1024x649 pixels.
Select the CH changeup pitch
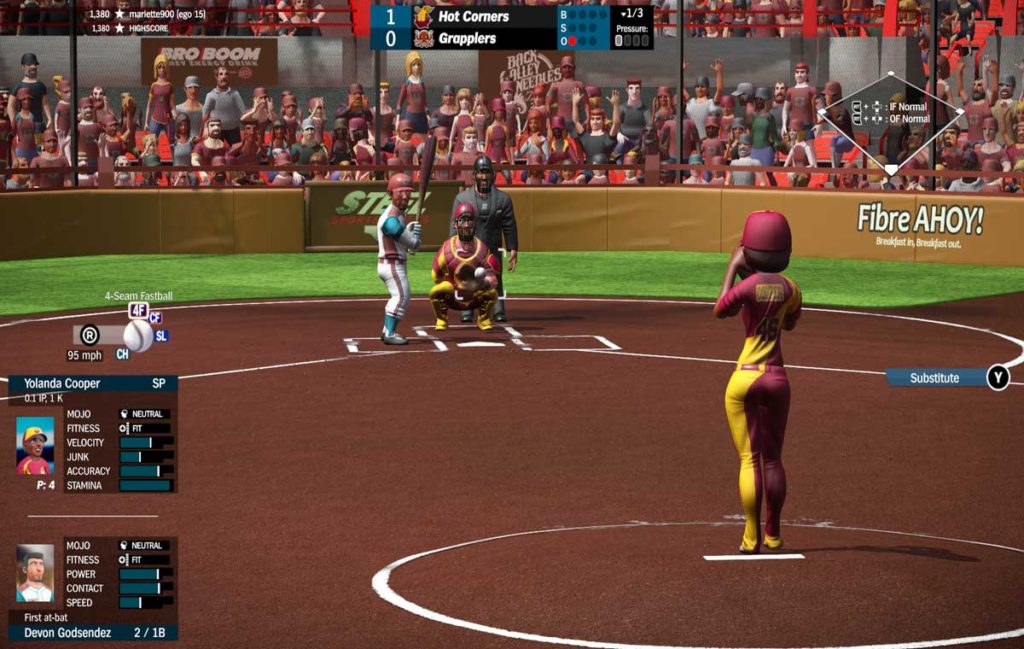click(x=122, y=354)
